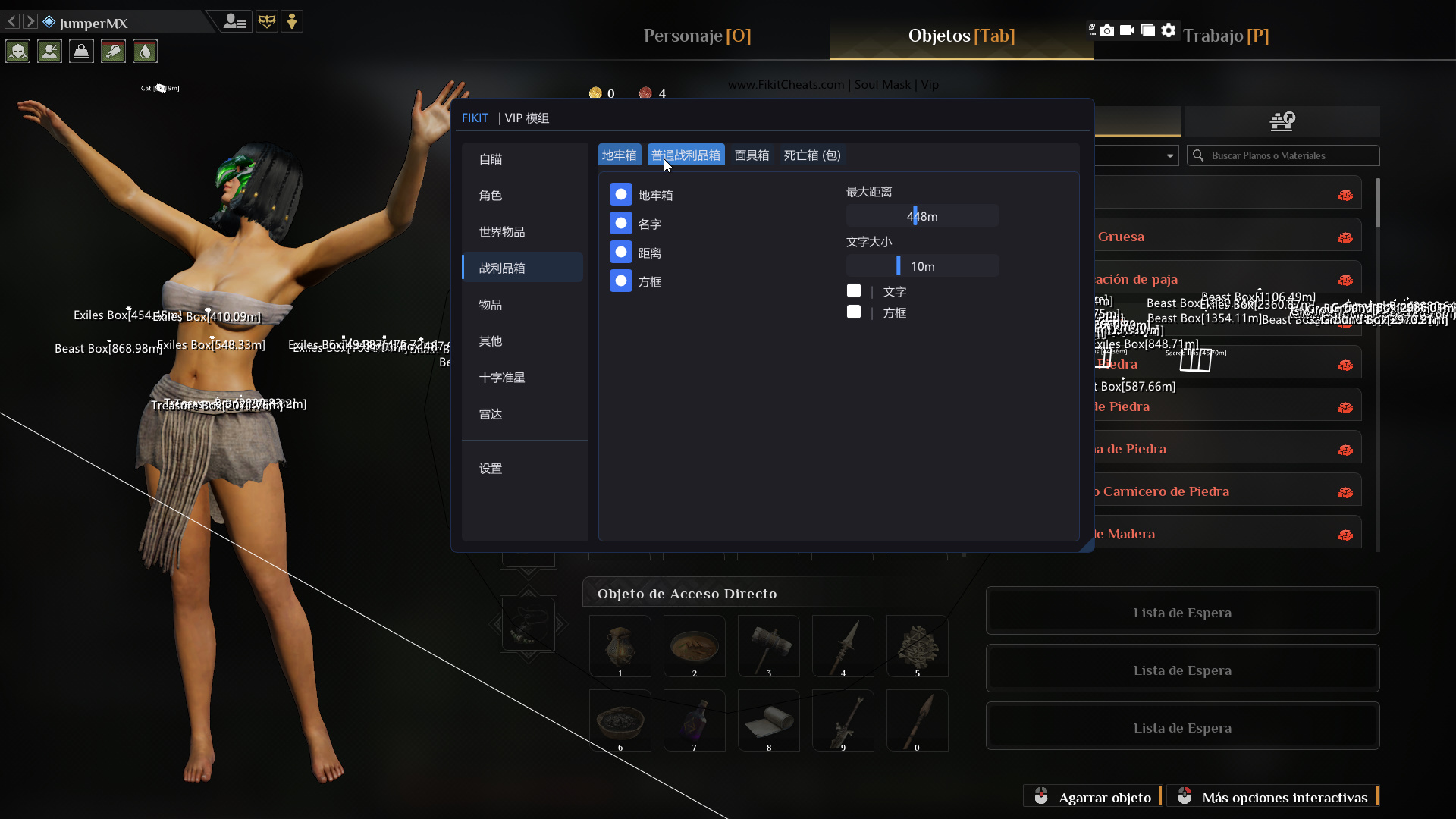Select 雷达 in the FIKIT sidebar
The image size is (1456, 819).
490,414
